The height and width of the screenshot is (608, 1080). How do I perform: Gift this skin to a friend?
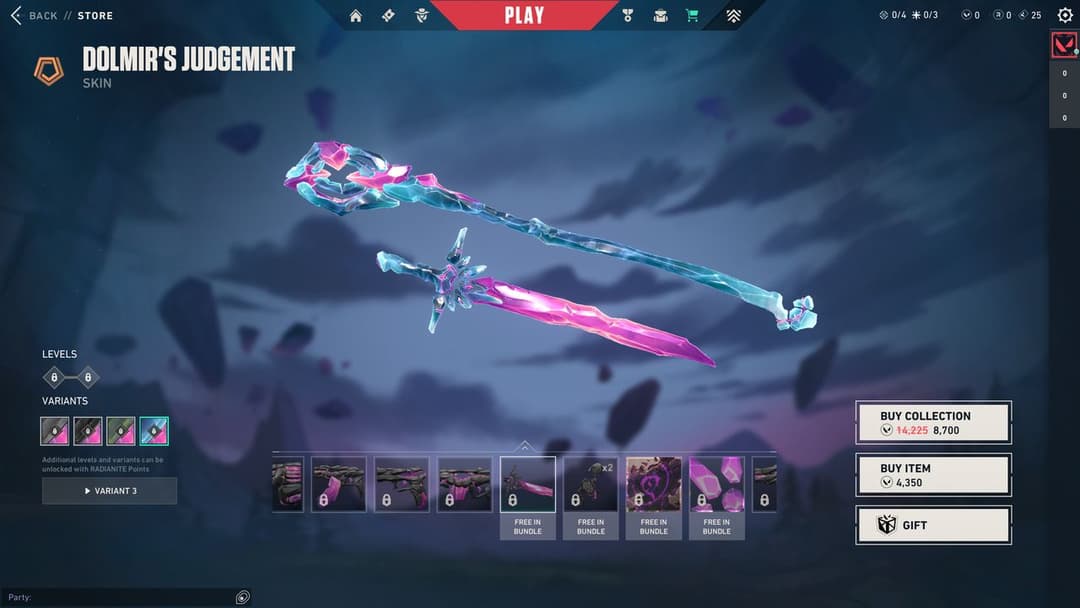(933, 525)
